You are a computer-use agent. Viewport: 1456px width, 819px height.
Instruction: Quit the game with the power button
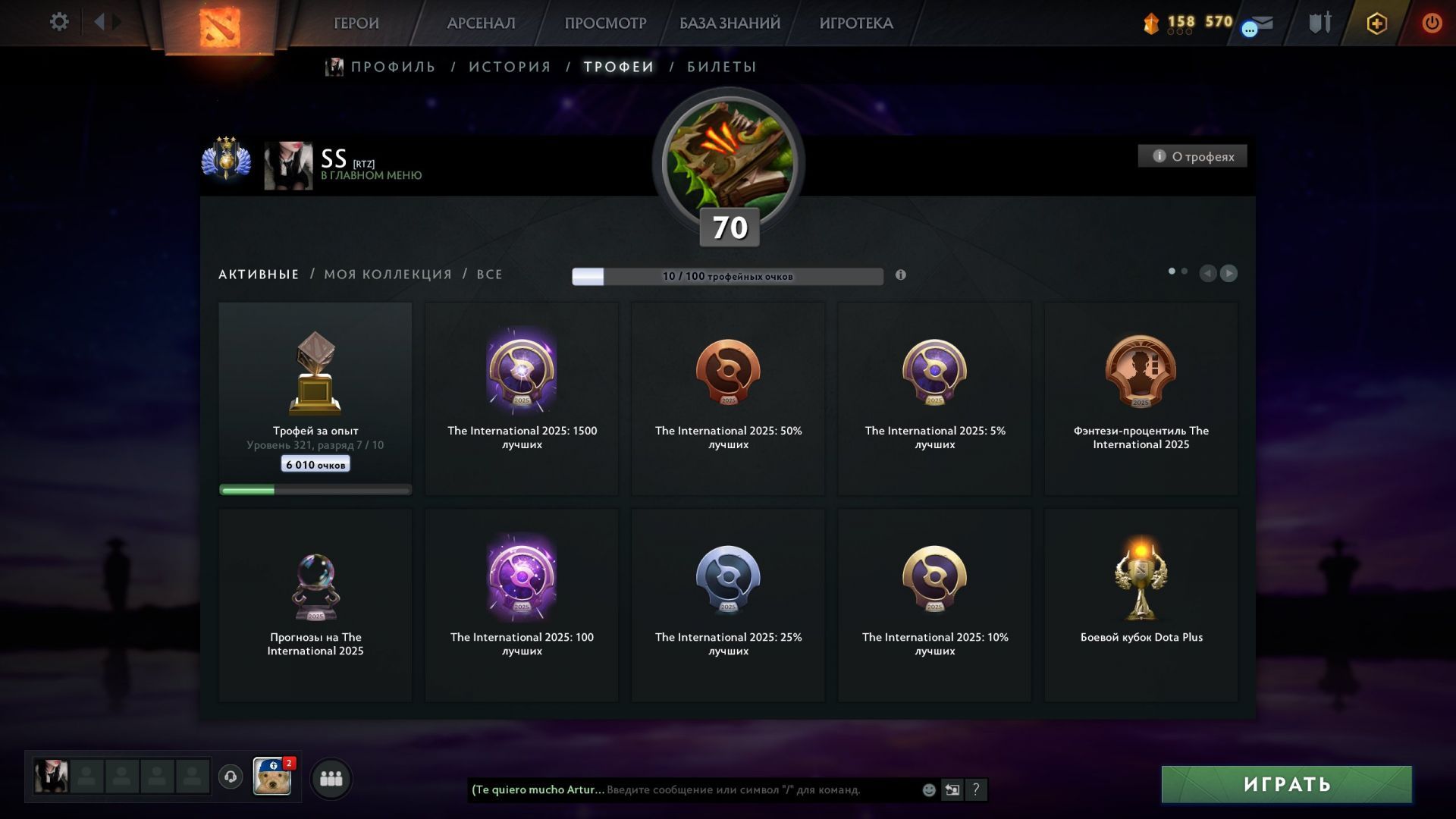[1432, 23]
